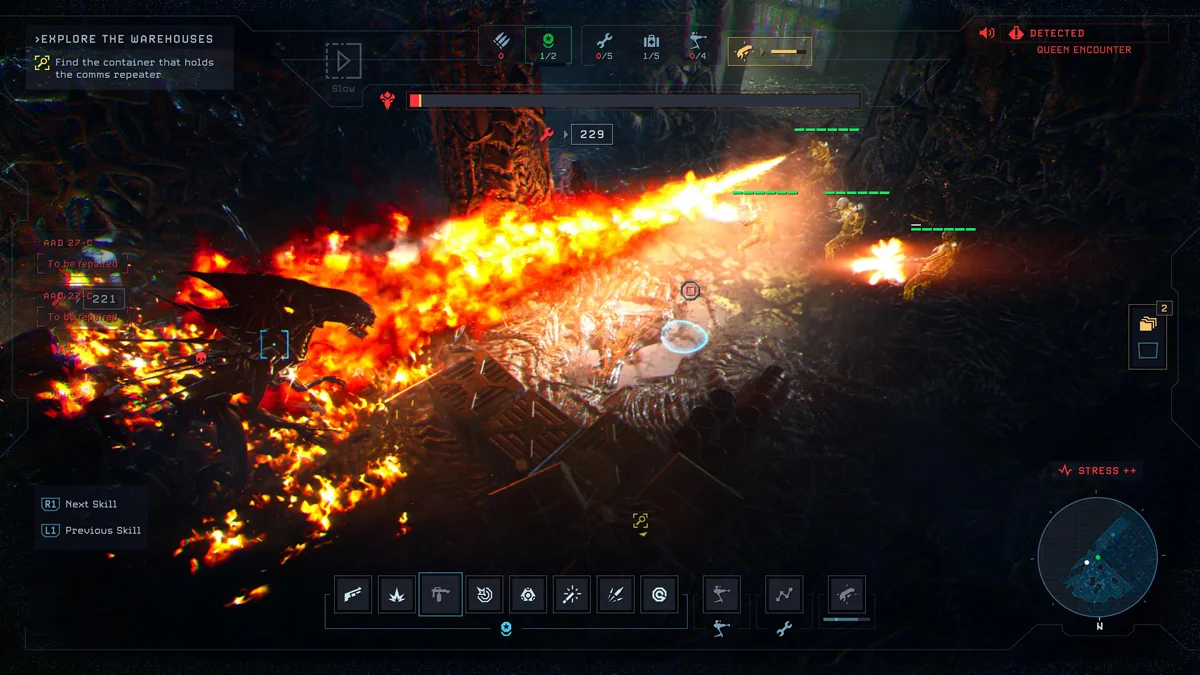Select the wrench tools counter at the top
The width and height of the screenshot is (1200, 675).
pyautogui.click(x=604, y=45)
